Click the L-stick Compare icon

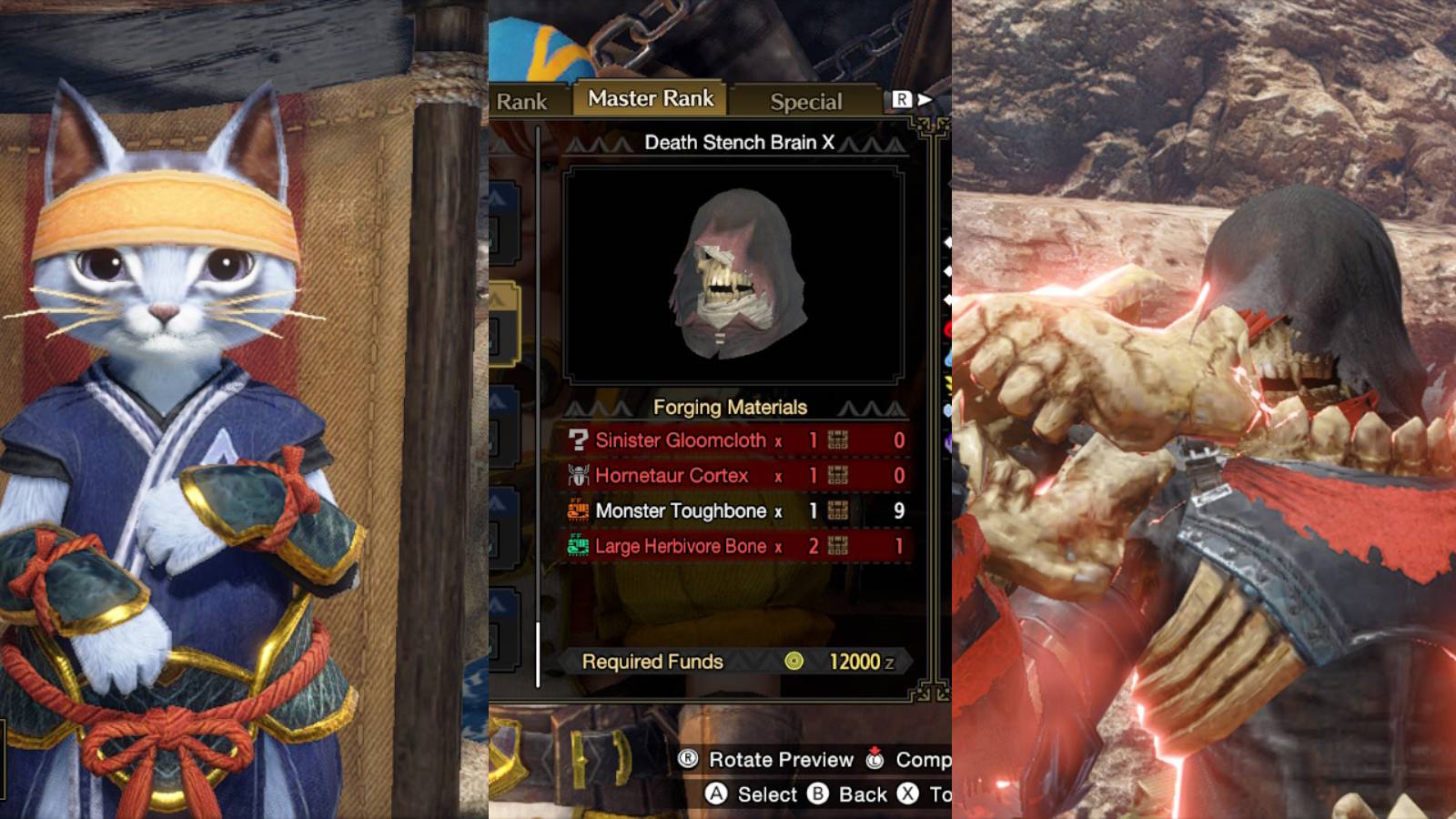(x=873, y=759)
